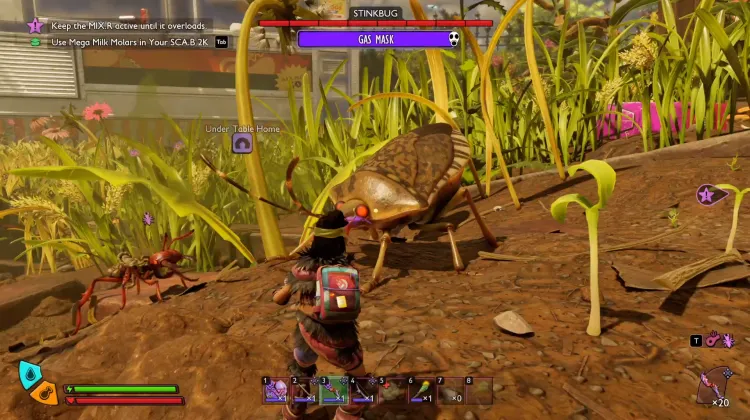Select hotbar slot 5 healing item
This screenshot has height=420, width=750.
(392, 390)
